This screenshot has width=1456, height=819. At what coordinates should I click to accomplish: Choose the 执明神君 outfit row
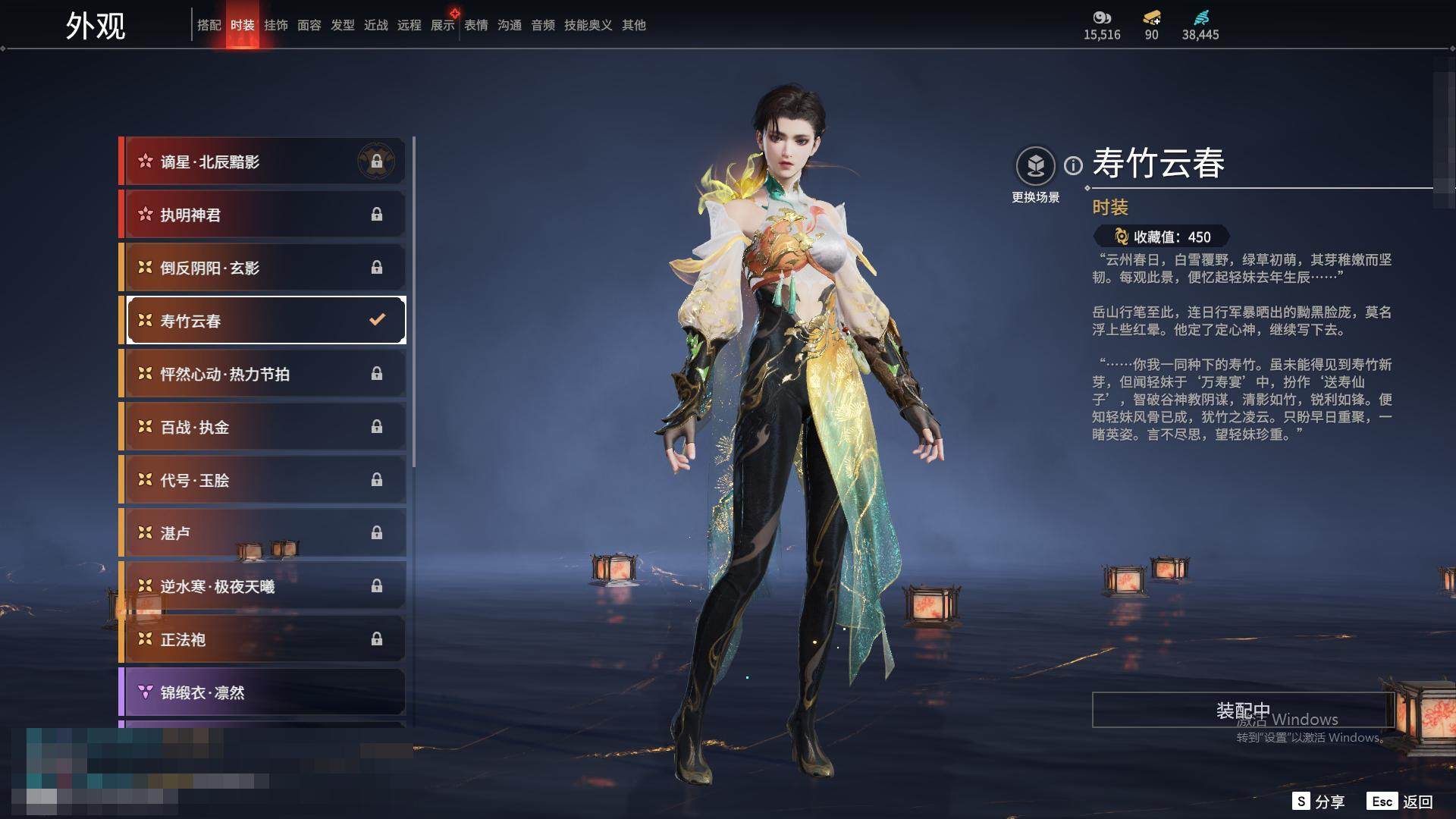coord(263,215)
